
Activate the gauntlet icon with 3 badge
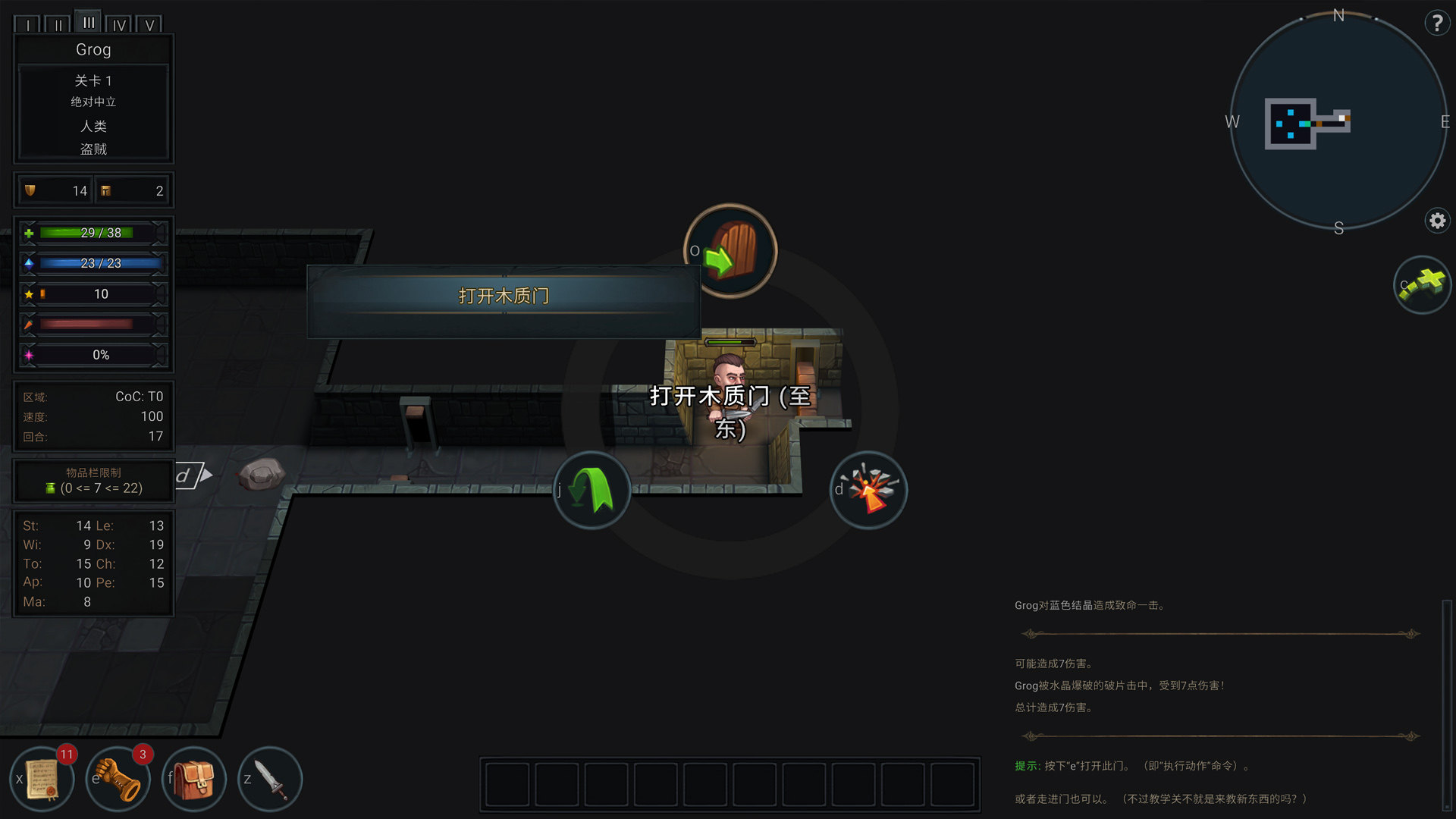click(x=118, y=779)
